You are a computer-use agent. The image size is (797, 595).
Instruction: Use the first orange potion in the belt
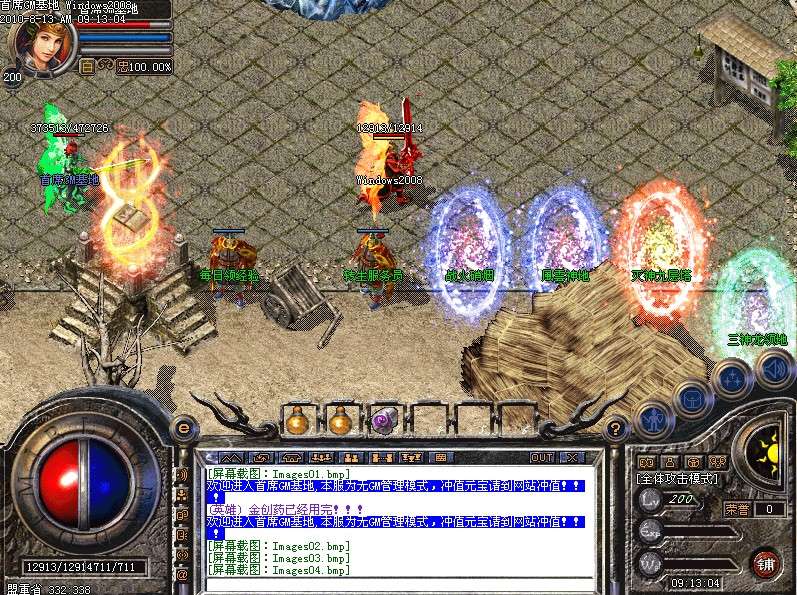coord(297,420)
